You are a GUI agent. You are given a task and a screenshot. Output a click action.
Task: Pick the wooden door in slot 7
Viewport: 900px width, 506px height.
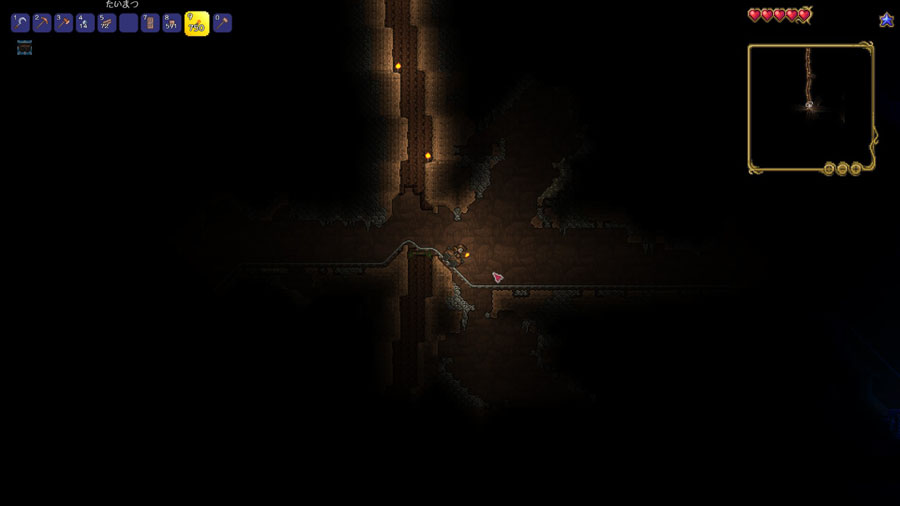(150, 23)
